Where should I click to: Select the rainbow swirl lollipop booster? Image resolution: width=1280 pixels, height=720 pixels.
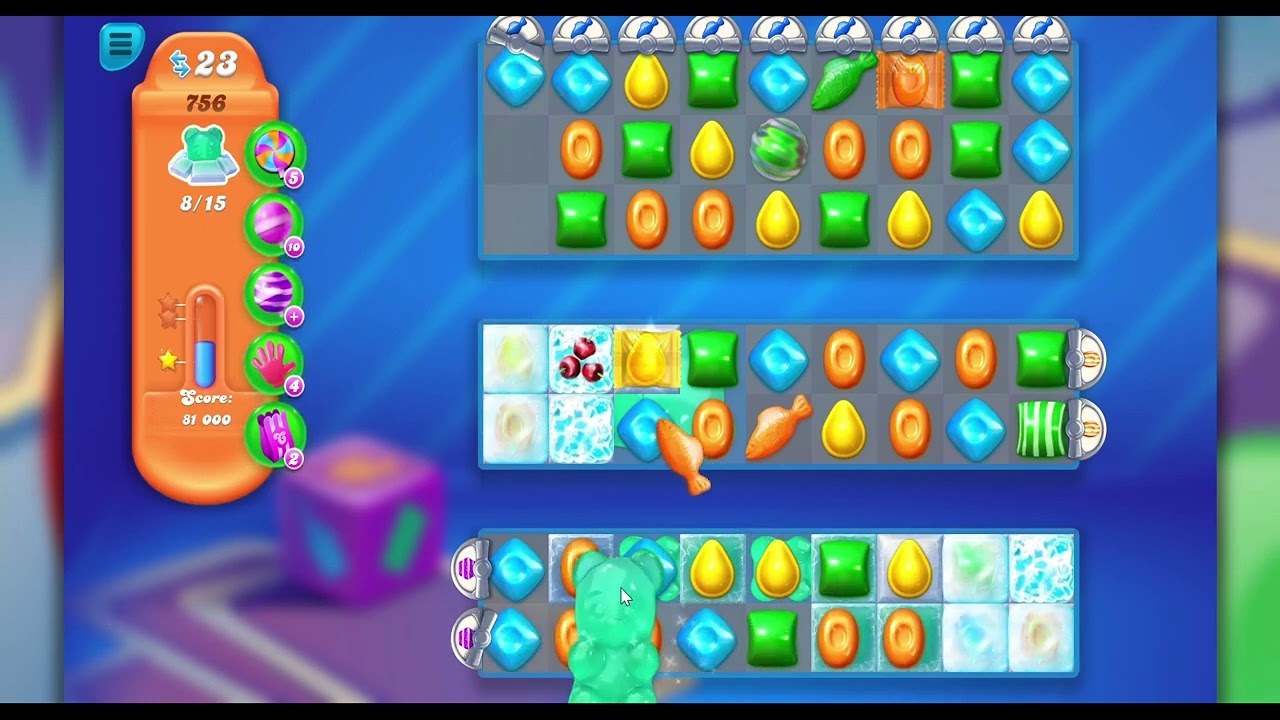(x=273, y=153)
